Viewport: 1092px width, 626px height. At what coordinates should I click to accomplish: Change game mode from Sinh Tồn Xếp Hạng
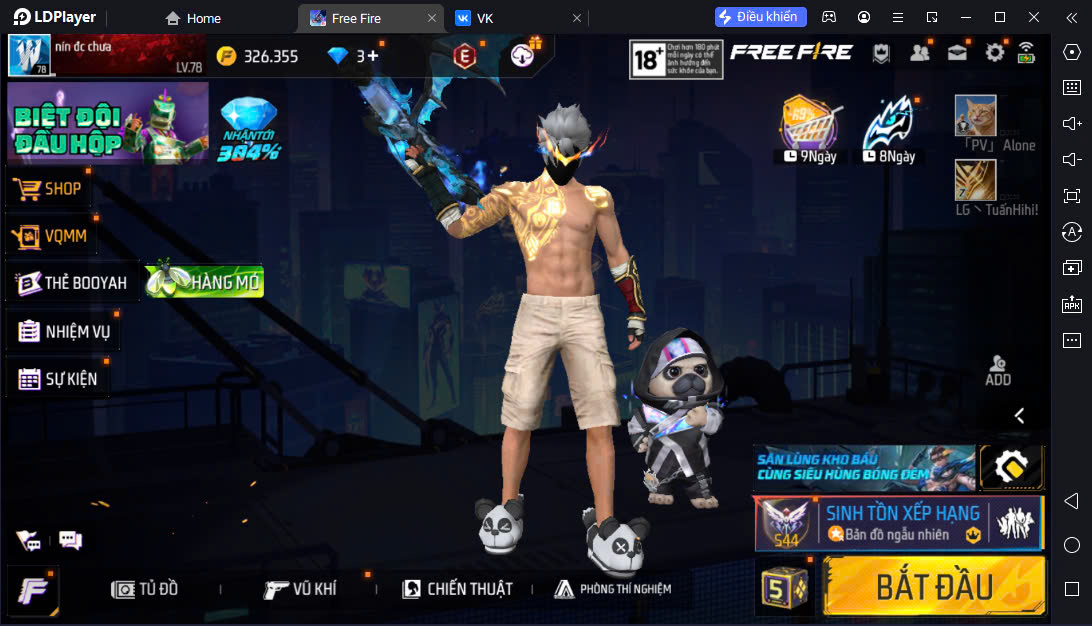tap(898, 523)
